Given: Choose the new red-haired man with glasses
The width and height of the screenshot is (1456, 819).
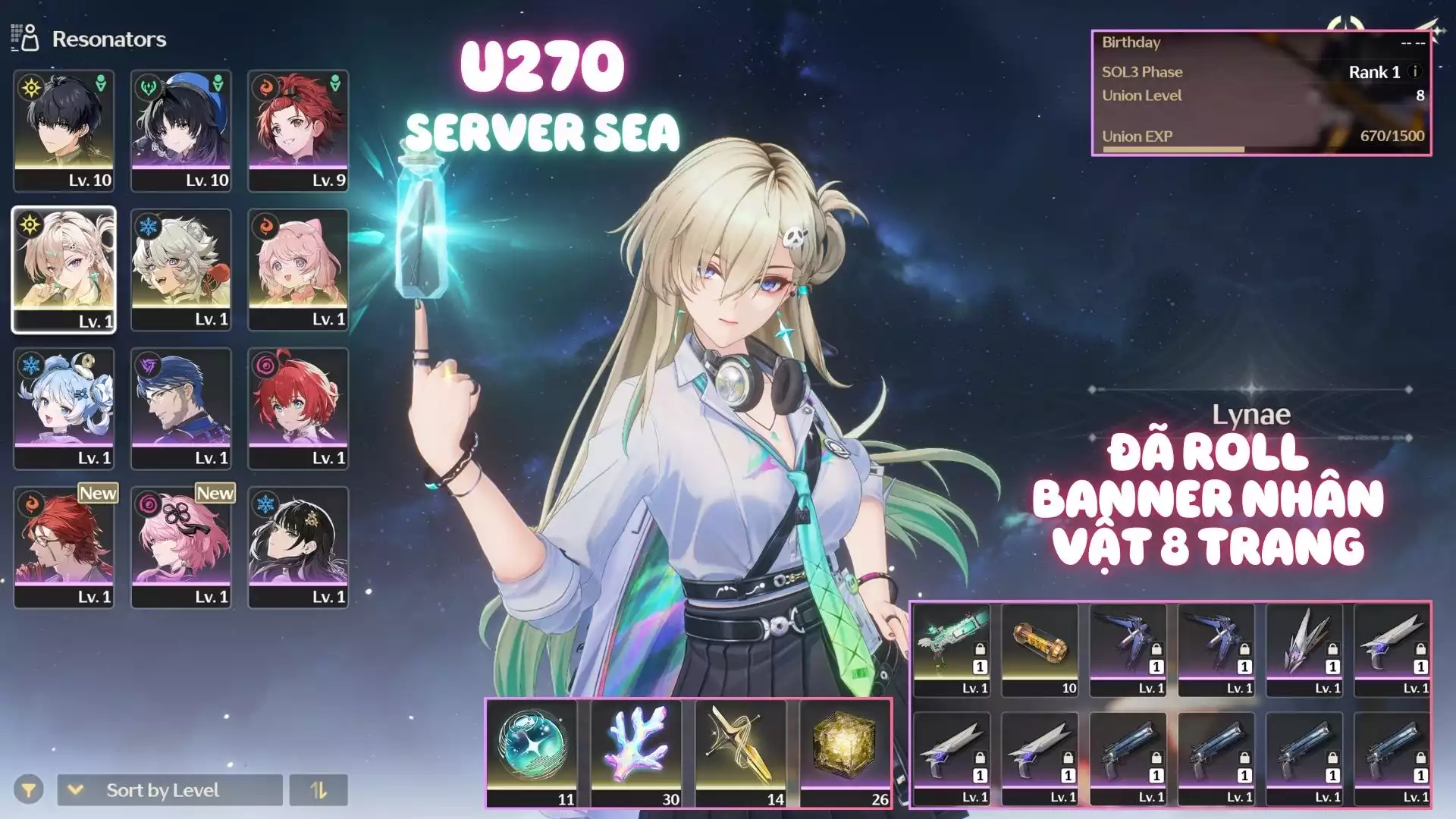Looking at the screenshot, I should 64,547.
